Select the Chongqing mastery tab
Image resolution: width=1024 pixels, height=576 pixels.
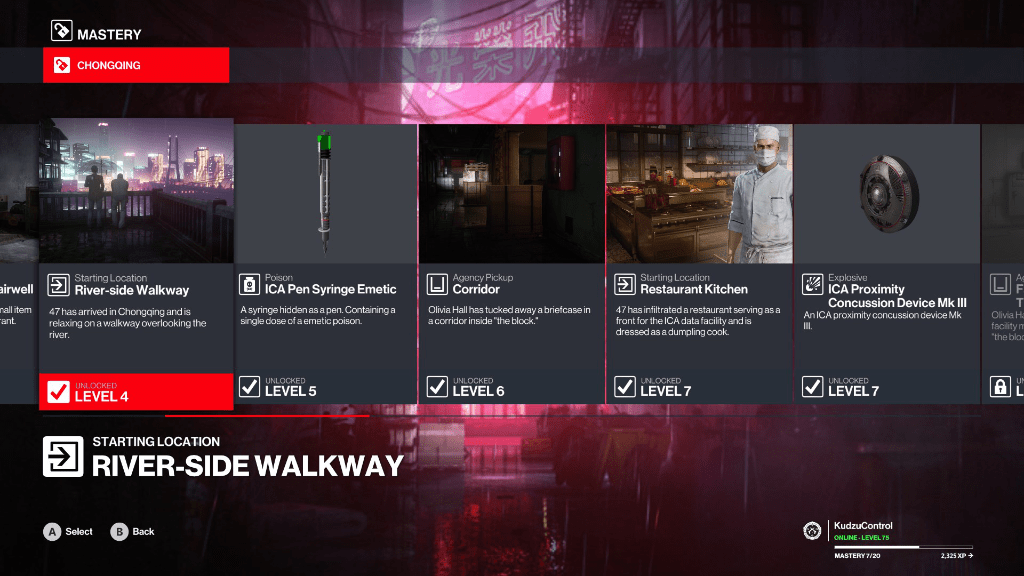pos(136,66)
